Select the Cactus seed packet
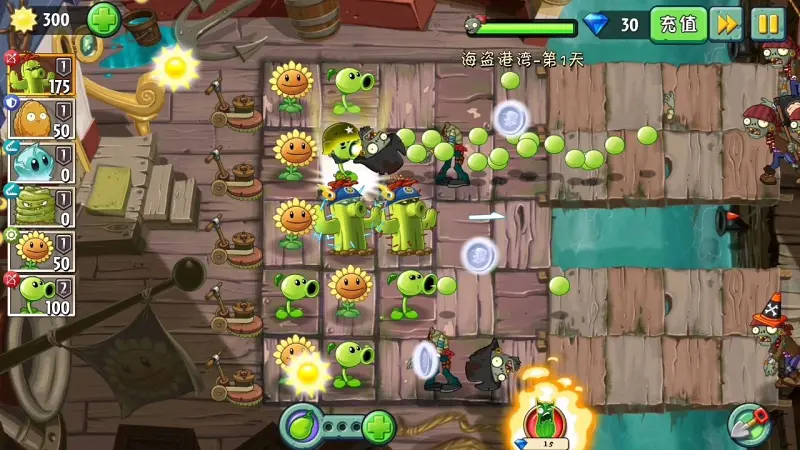 tap(40, 74)
